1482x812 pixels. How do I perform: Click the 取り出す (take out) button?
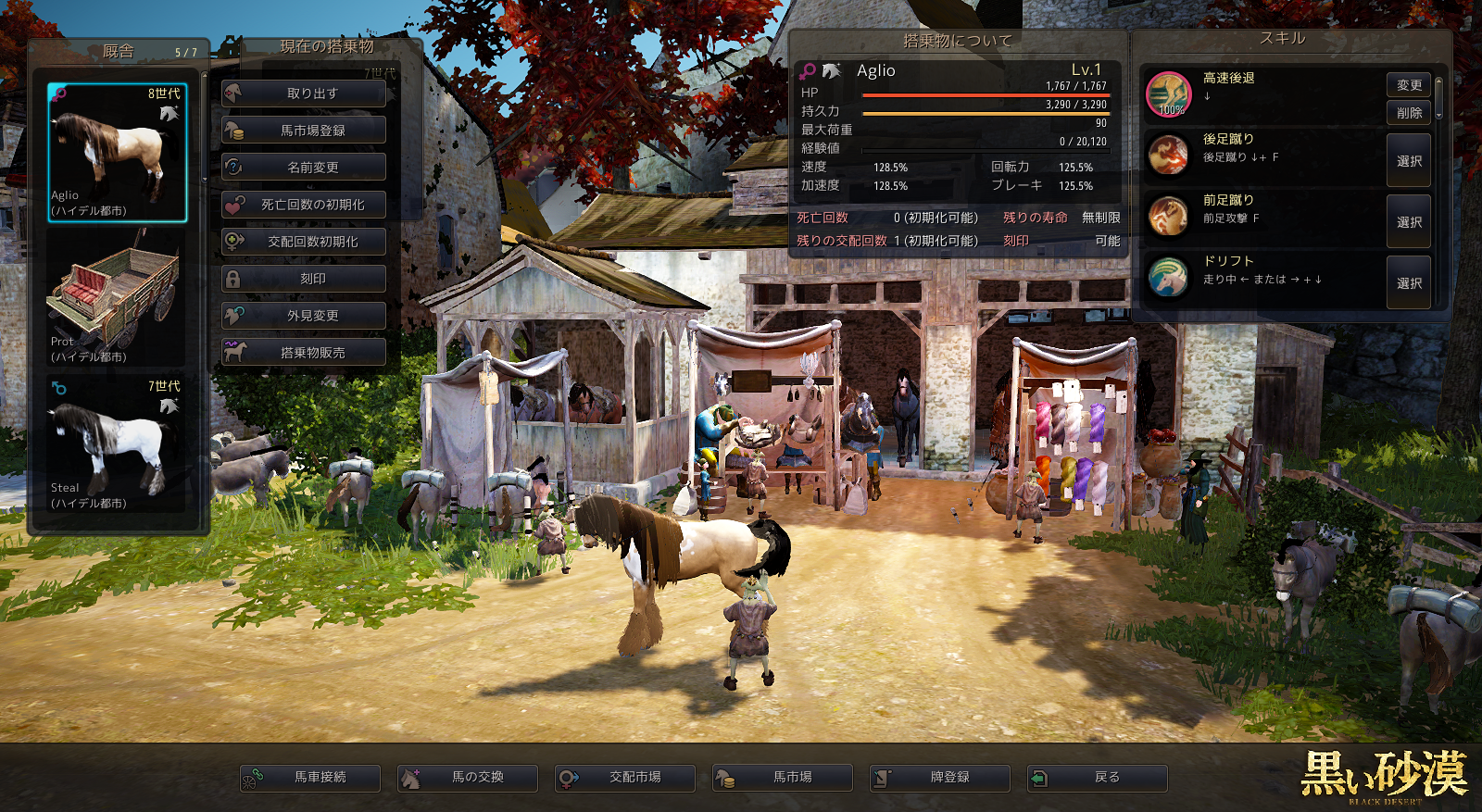(x=304, y=94)
